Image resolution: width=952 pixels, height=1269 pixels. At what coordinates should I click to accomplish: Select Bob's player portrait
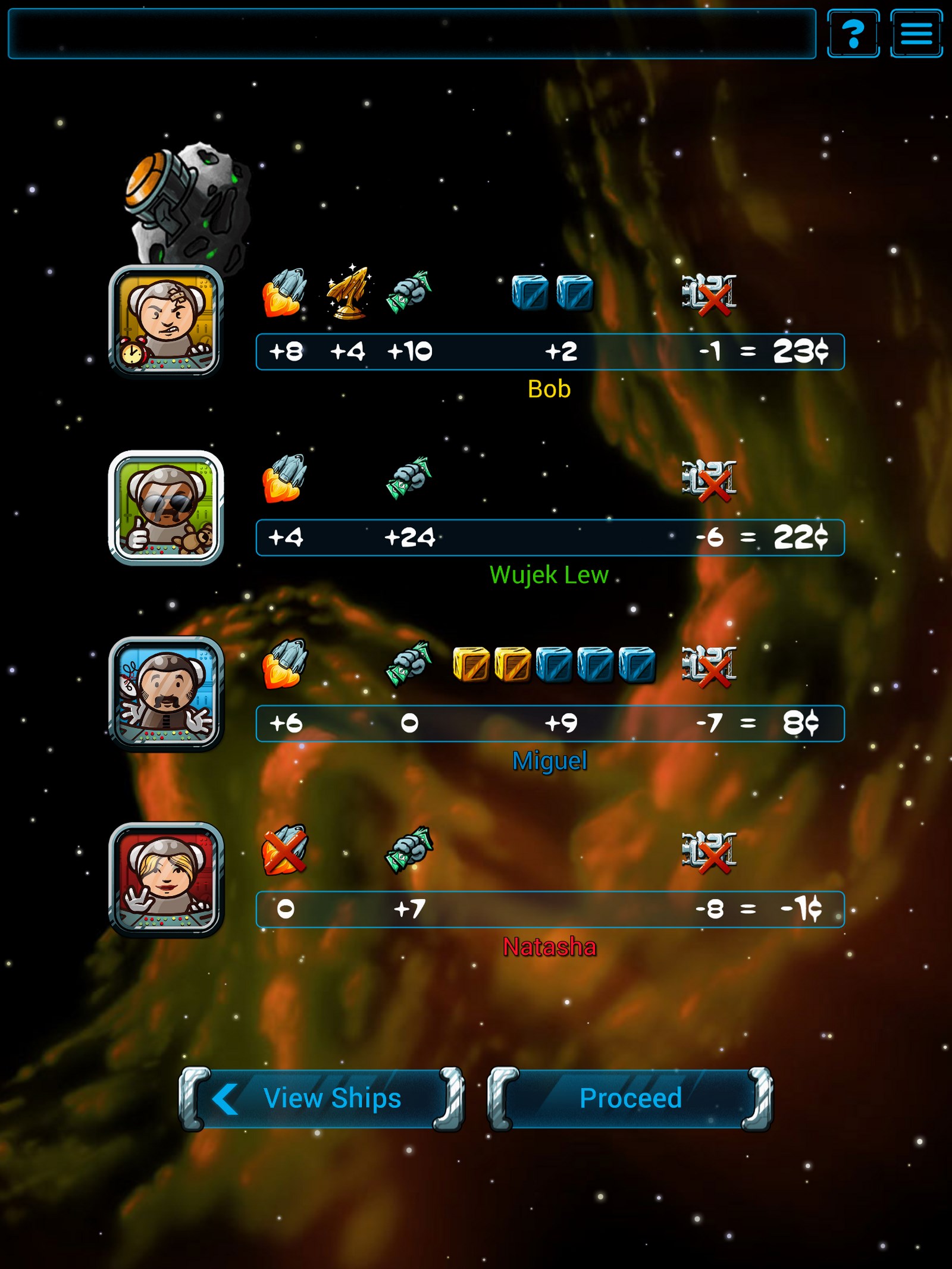(x=165, y=321)
